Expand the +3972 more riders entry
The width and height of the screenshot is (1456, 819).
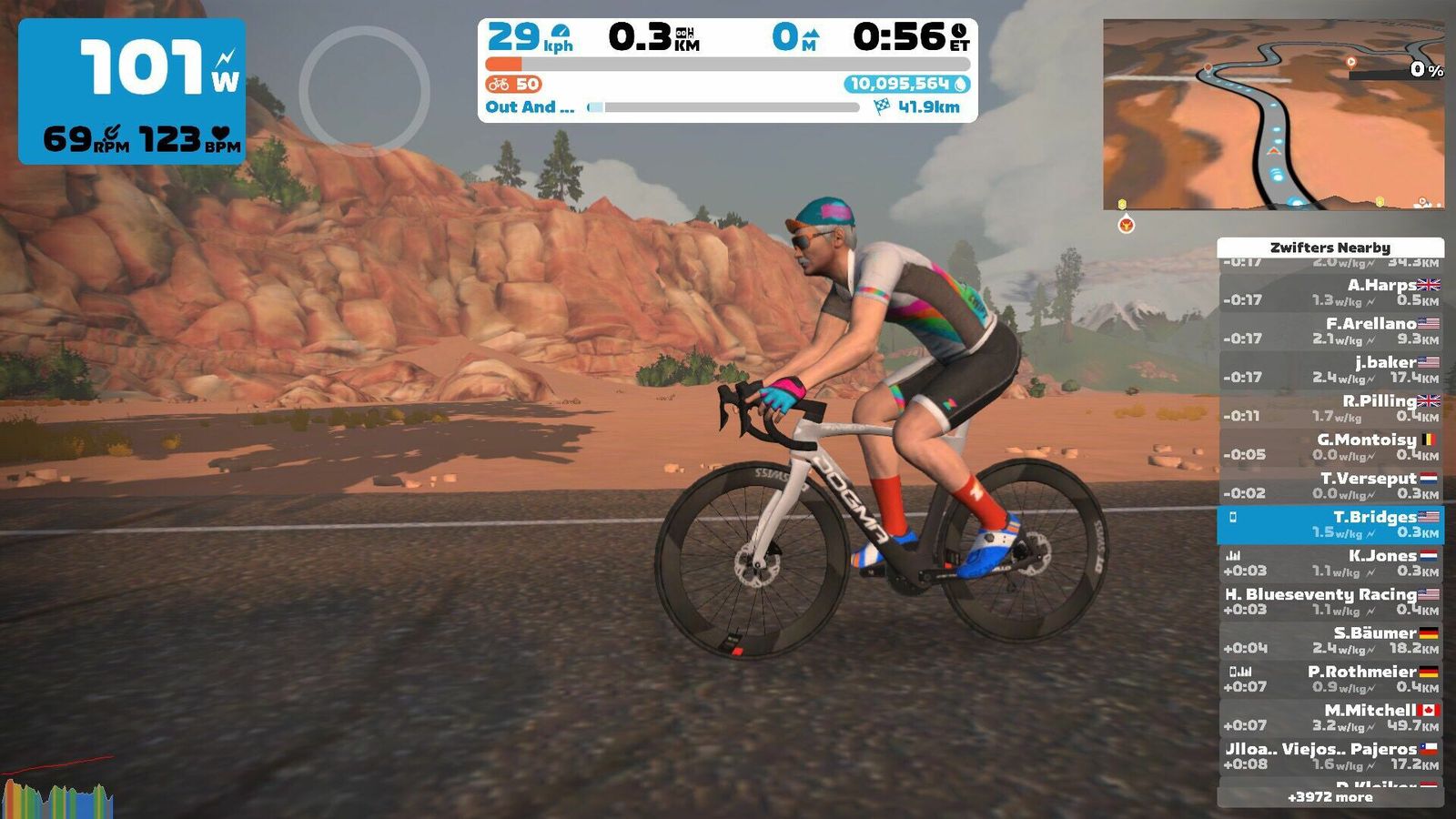pos(1330,797)
